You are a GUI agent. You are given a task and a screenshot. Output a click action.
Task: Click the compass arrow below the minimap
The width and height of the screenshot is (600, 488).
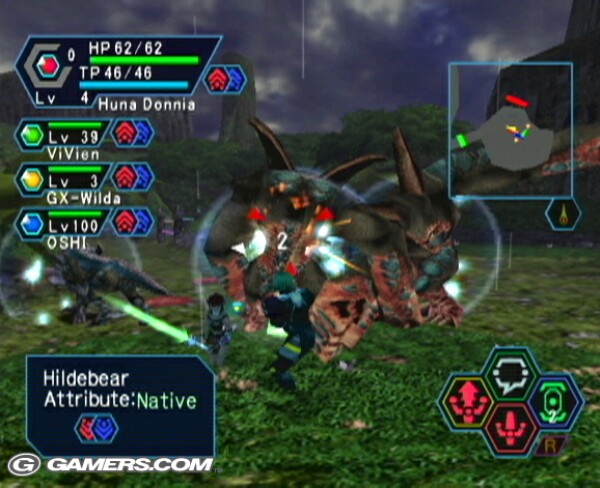[563, 214]
